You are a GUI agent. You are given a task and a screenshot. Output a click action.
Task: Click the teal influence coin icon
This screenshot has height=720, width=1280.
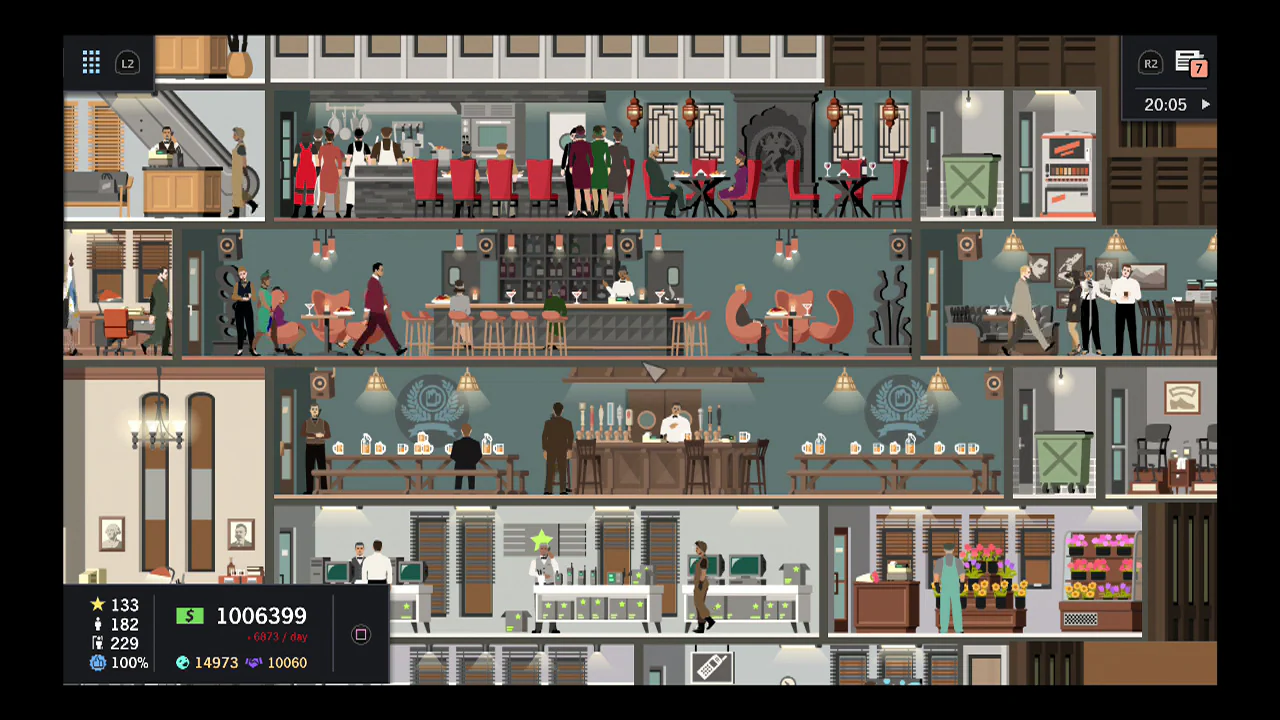pos(182,662)
